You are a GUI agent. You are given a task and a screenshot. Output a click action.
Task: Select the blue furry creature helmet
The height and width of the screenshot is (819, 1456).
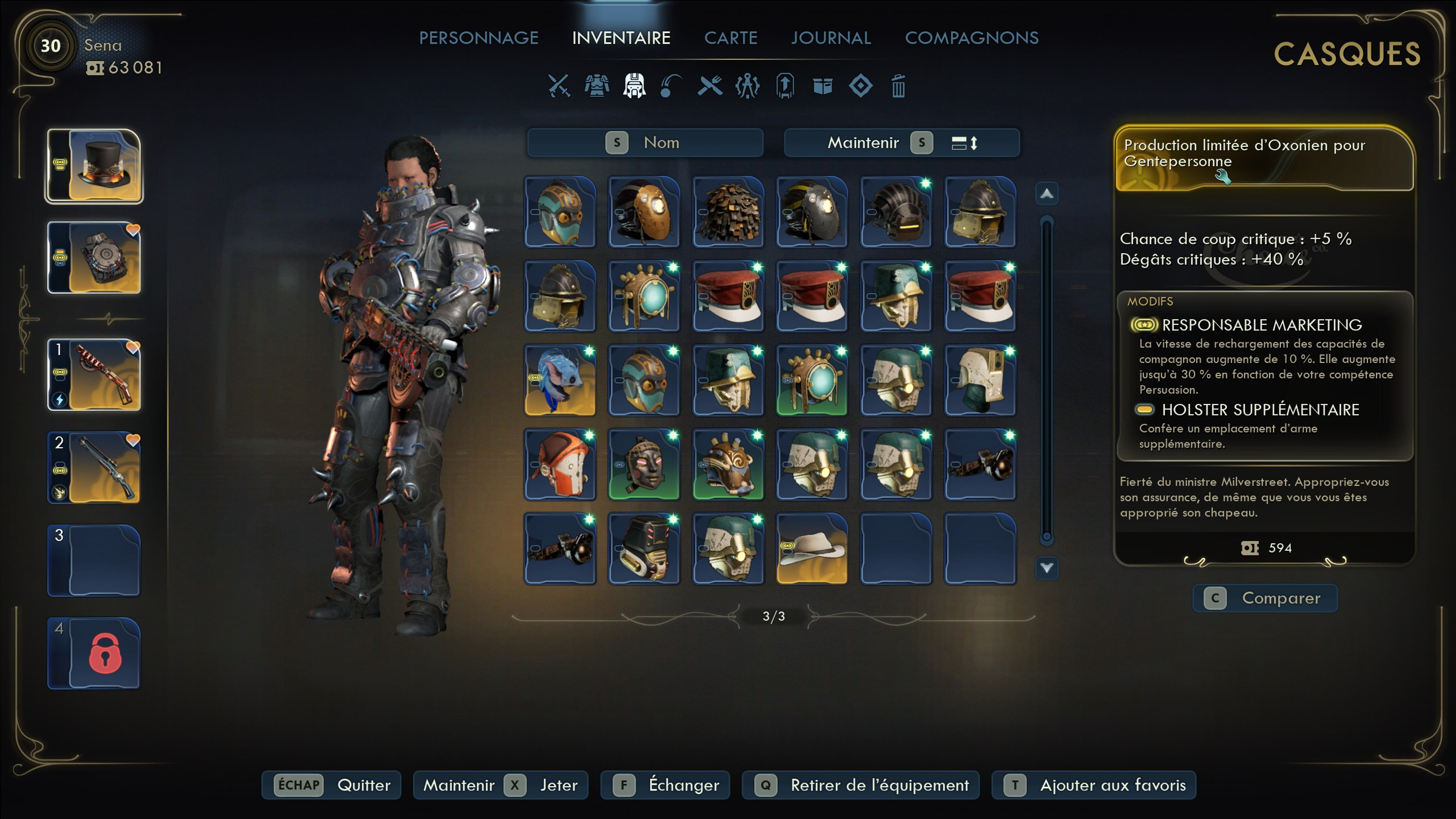560,380
